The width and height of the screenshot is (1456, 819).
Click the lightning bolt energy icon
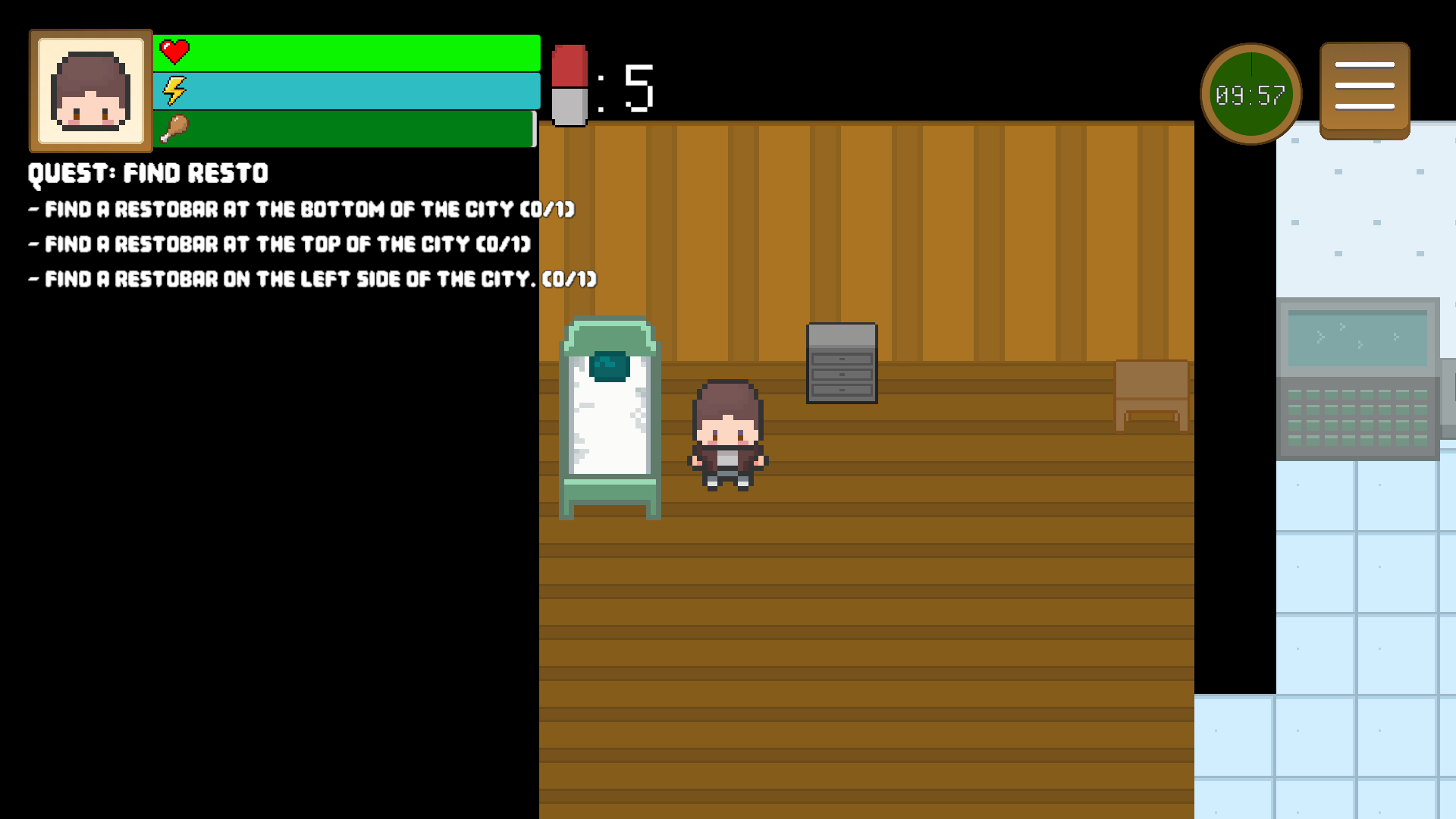173,90
